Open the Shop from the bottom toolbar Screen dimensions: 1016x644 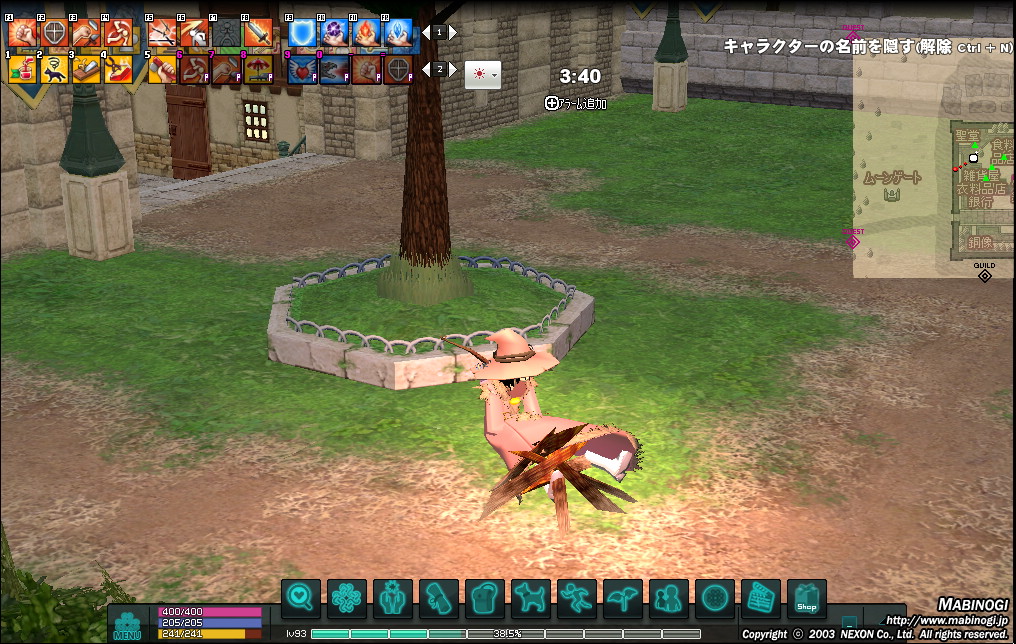[x=806, y=599]
